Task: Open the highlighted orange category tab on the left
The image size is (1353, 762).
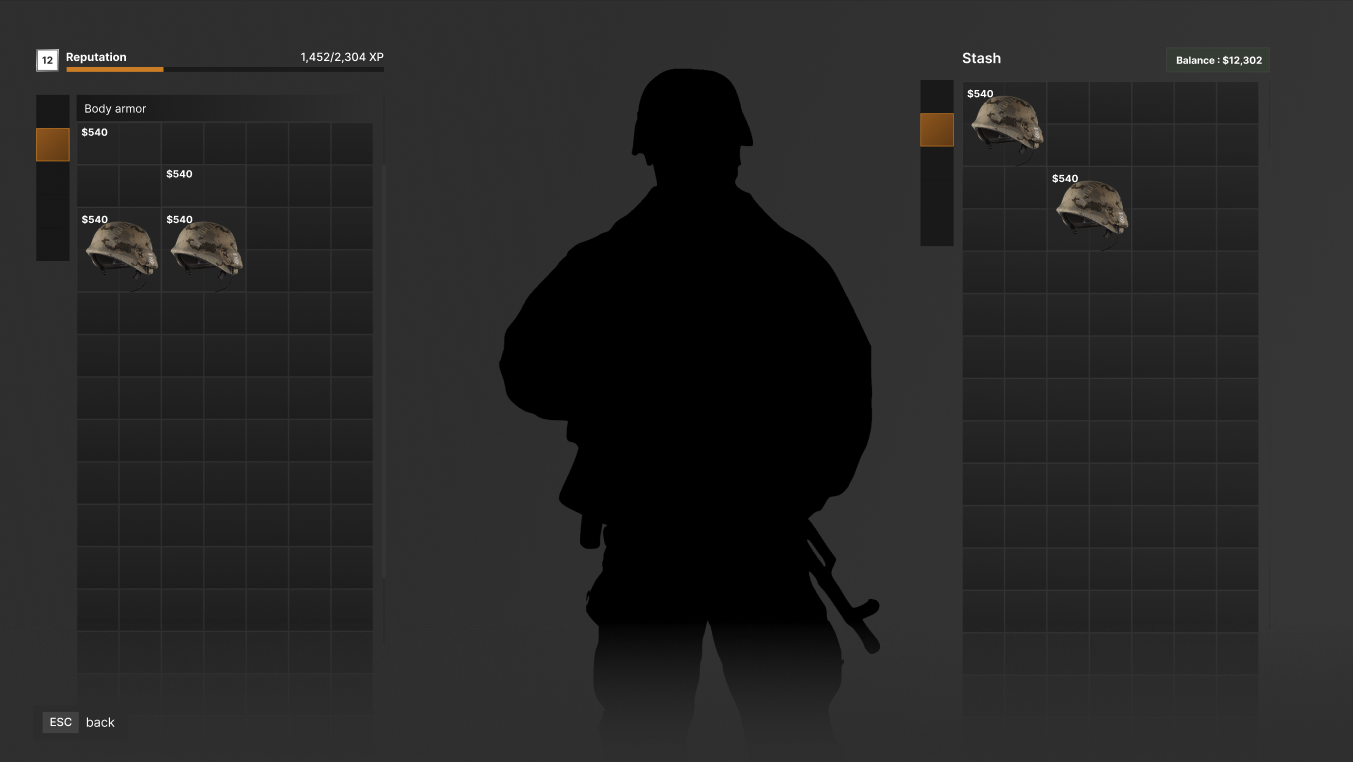Action: tap(53, 144)
